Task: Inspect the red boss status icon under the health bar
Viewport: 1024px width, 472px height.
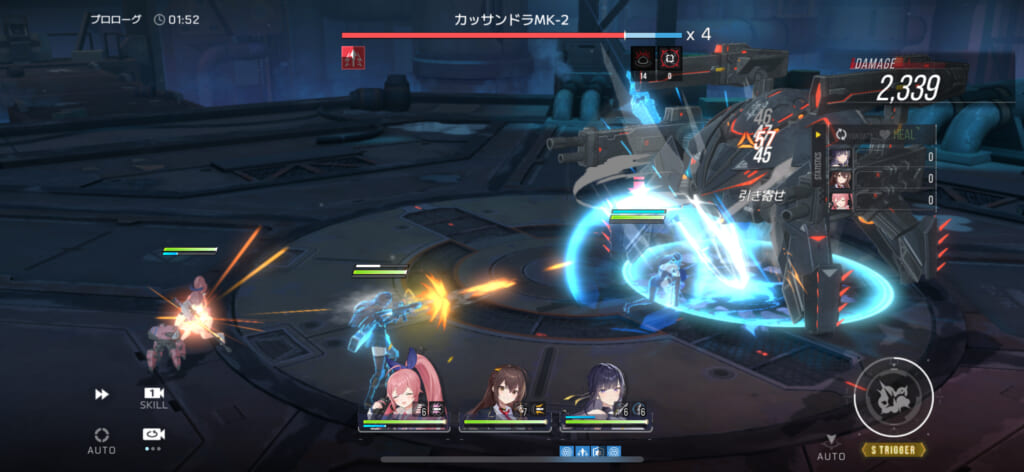Action: tap(354, 59)
